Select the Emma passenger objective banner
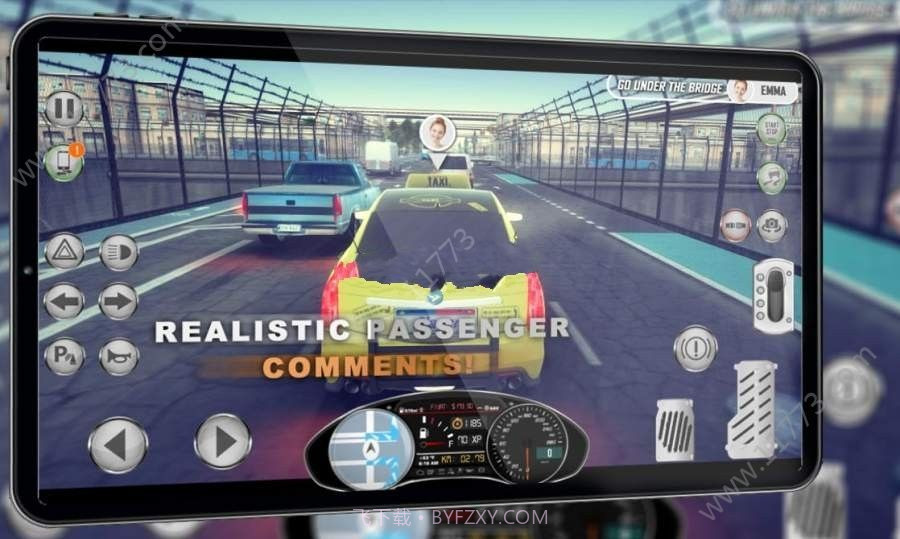Image resolution: width=900 pixels, height=539 pixels. click(x=704, y=90)
